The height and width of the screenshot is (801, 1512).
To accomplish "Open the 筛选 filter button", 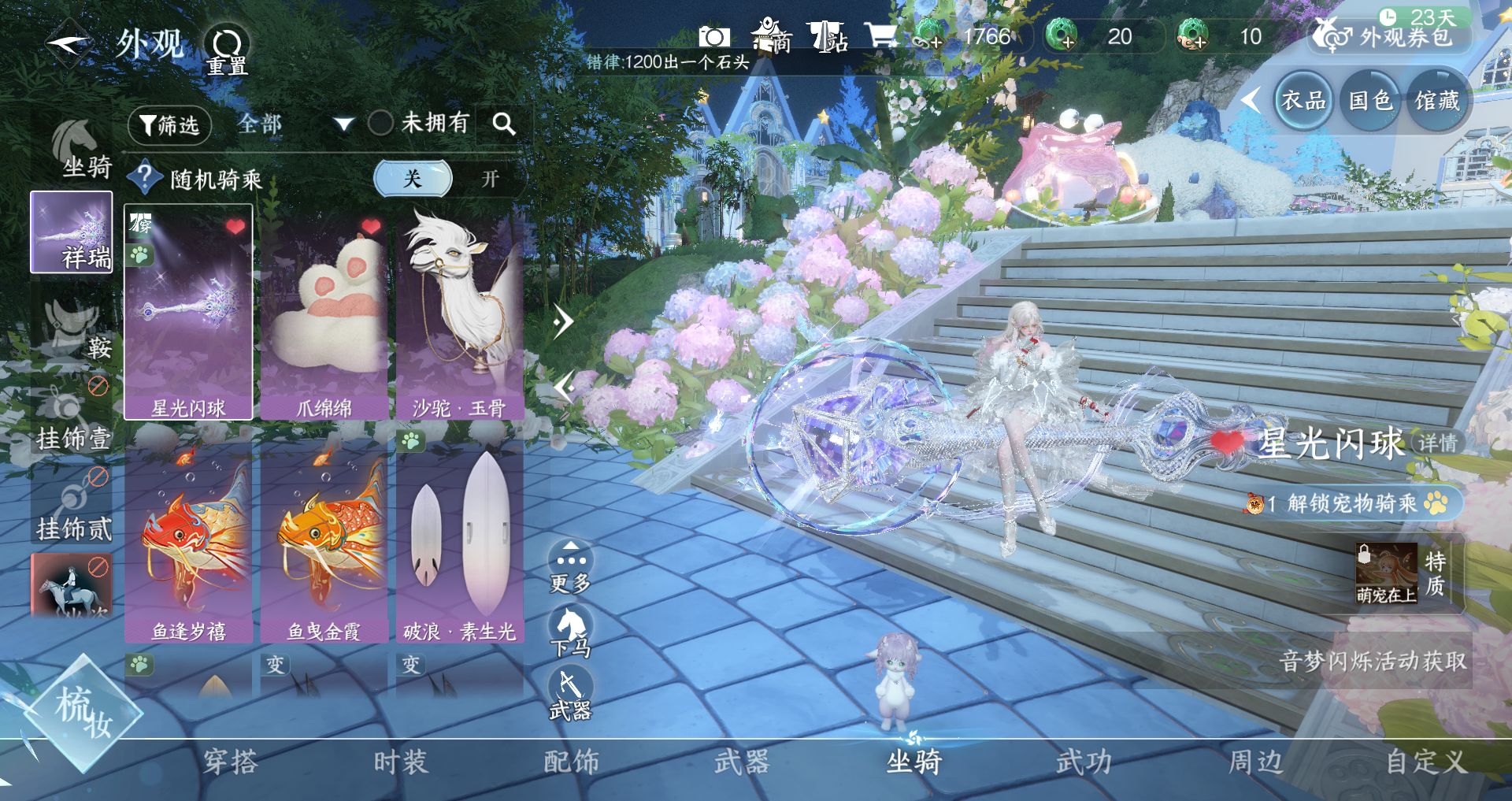I will 169,124.
